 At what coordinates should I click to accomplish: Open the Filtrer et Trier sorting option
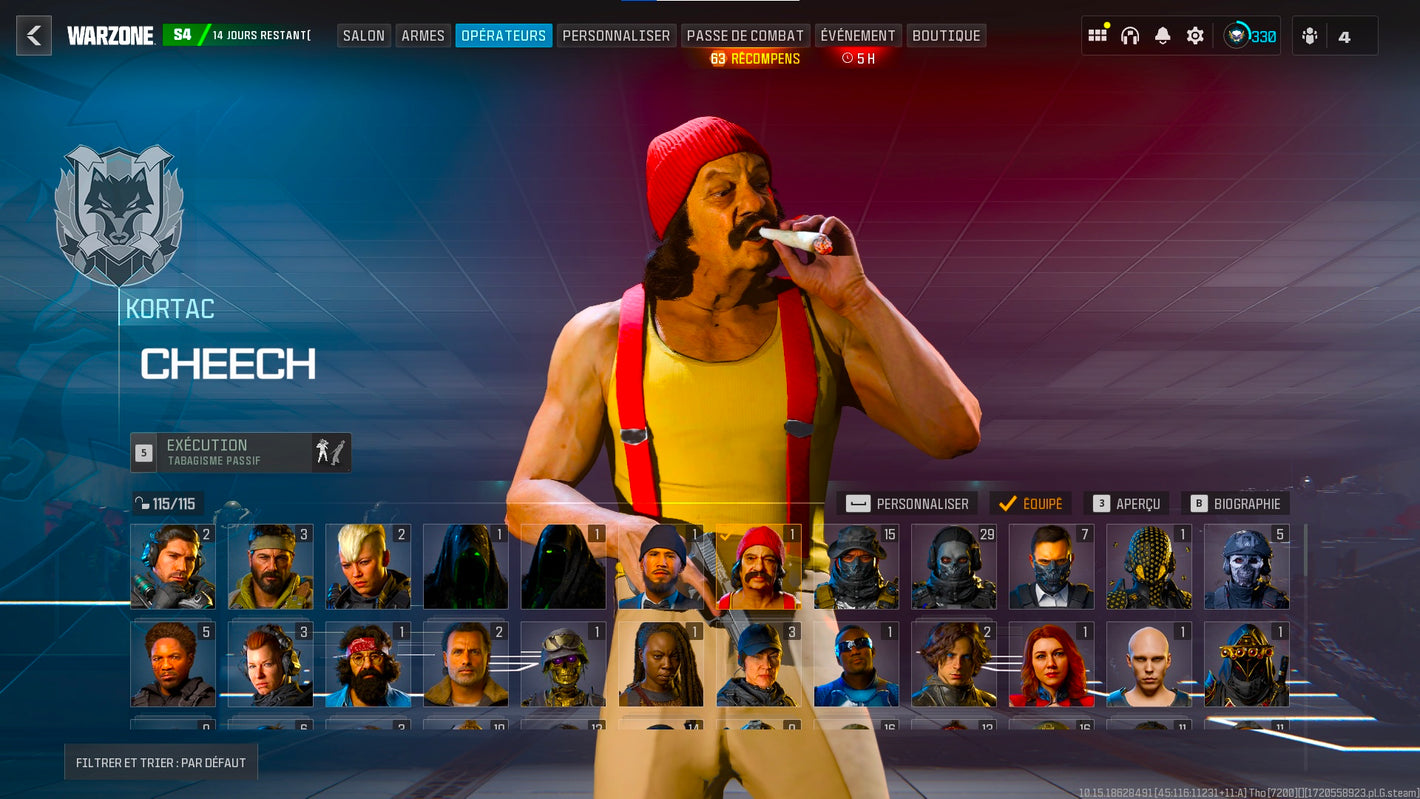(x=161, y=762)
